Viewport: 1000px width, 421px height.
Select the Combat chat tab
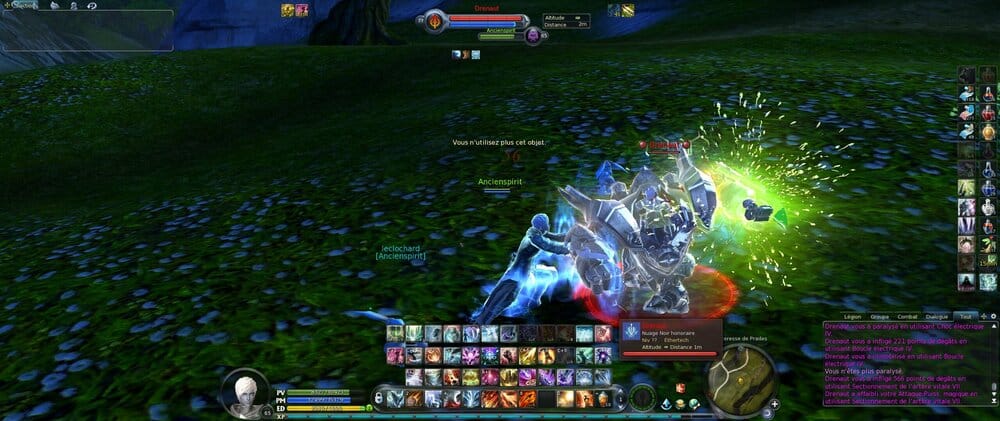pyautogui.click(x=910, y=316)
